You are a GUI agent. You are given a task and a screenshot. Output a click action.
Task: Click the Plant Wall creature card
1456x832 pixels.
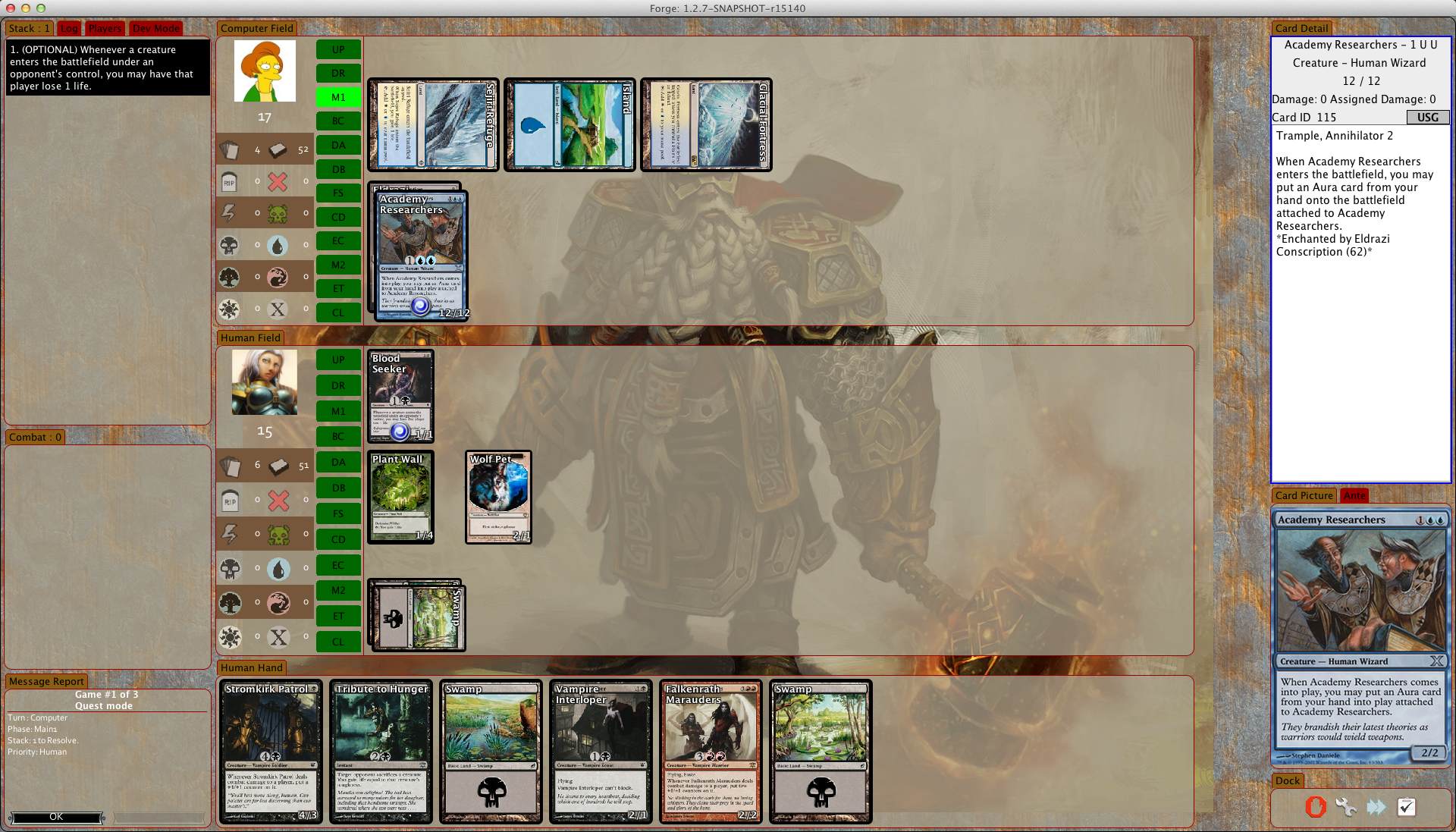click(400, 497)
